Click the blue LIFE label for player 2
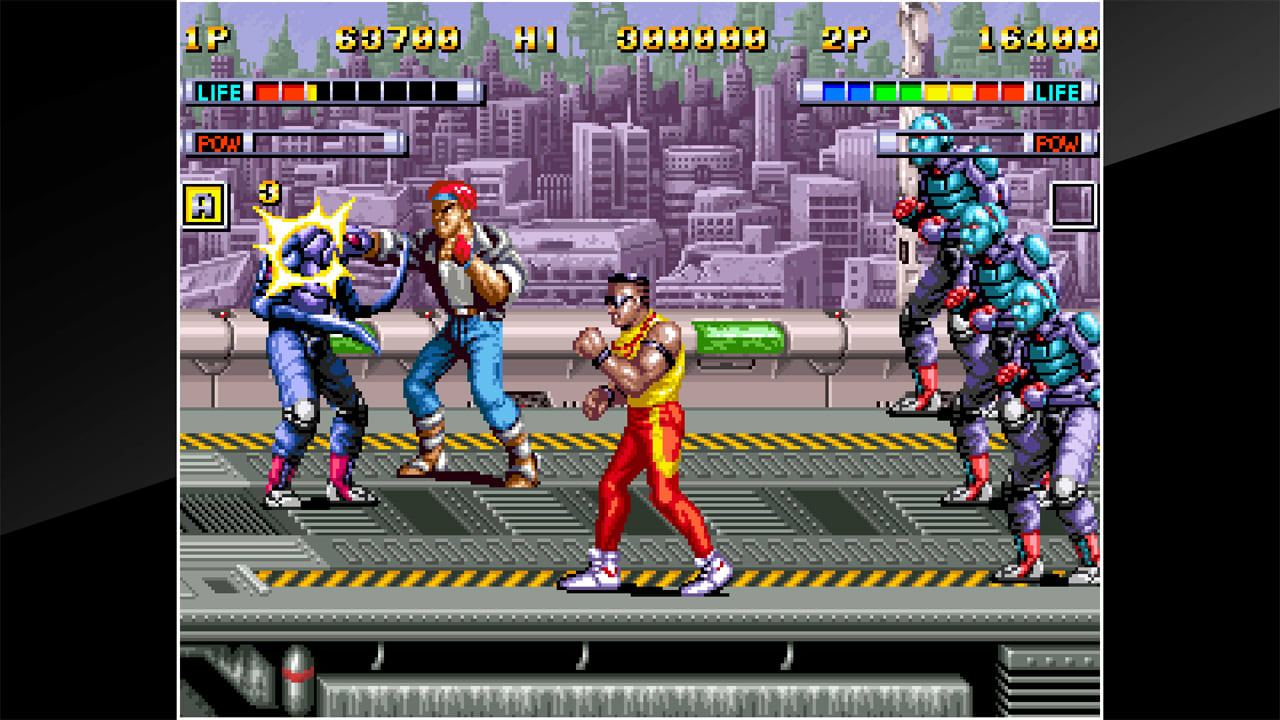Viewport: 1280px width, 720px height. [1059, 93]
